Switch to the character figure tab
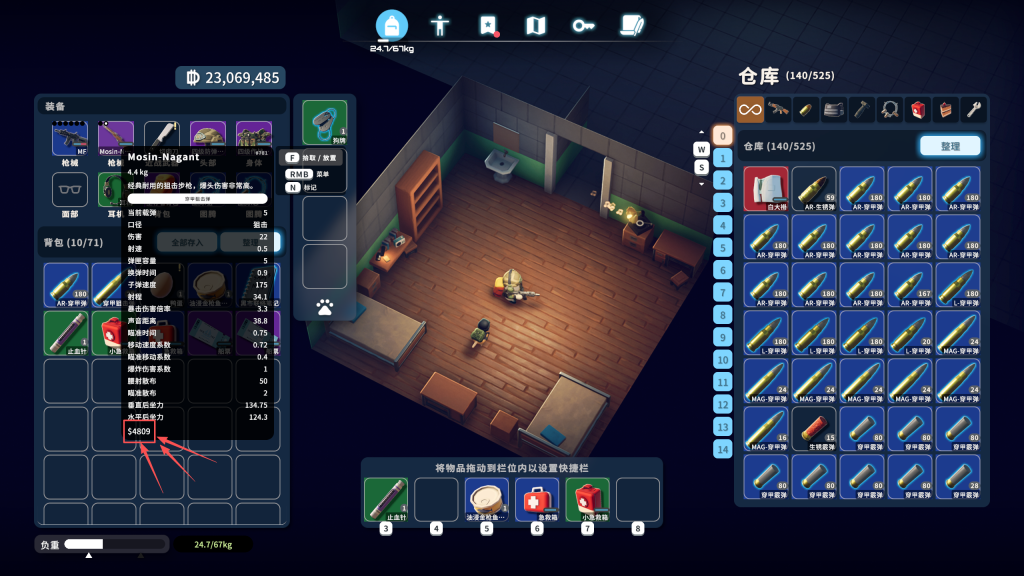 click(x=440, y=25)
